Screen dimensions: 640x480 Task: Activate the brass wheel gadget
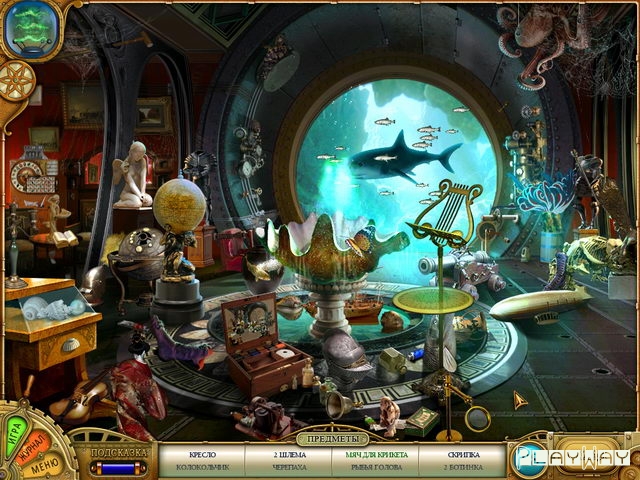18,78
